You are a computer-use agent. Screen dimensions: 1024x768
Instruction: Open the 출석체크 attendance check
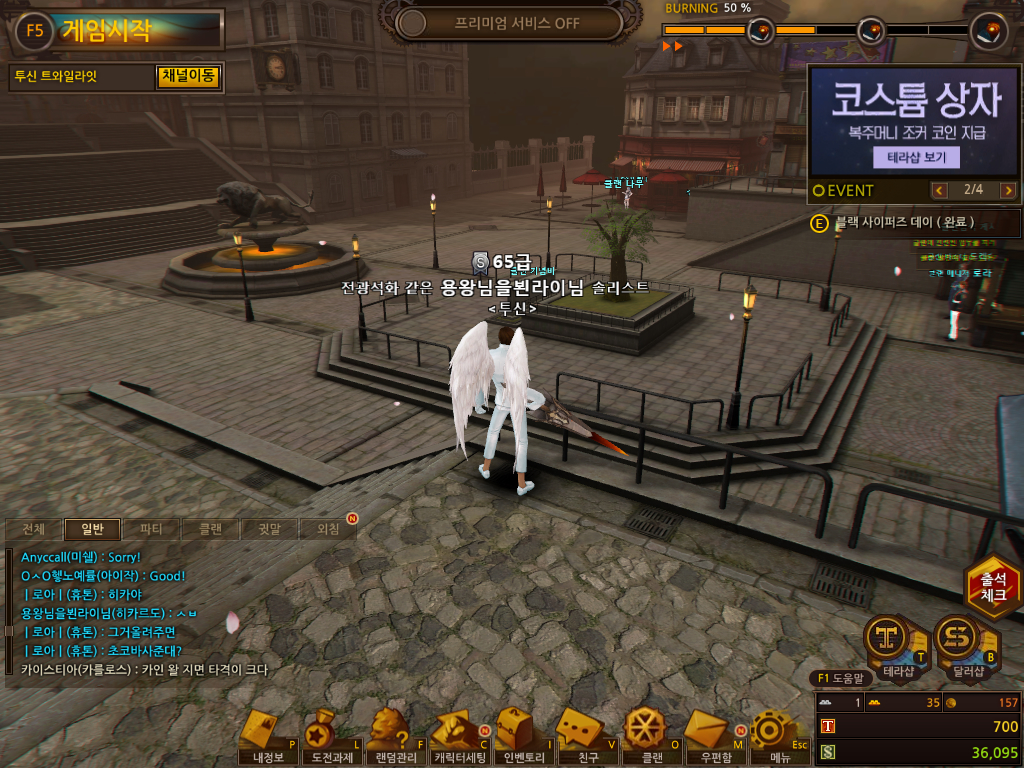992,586
